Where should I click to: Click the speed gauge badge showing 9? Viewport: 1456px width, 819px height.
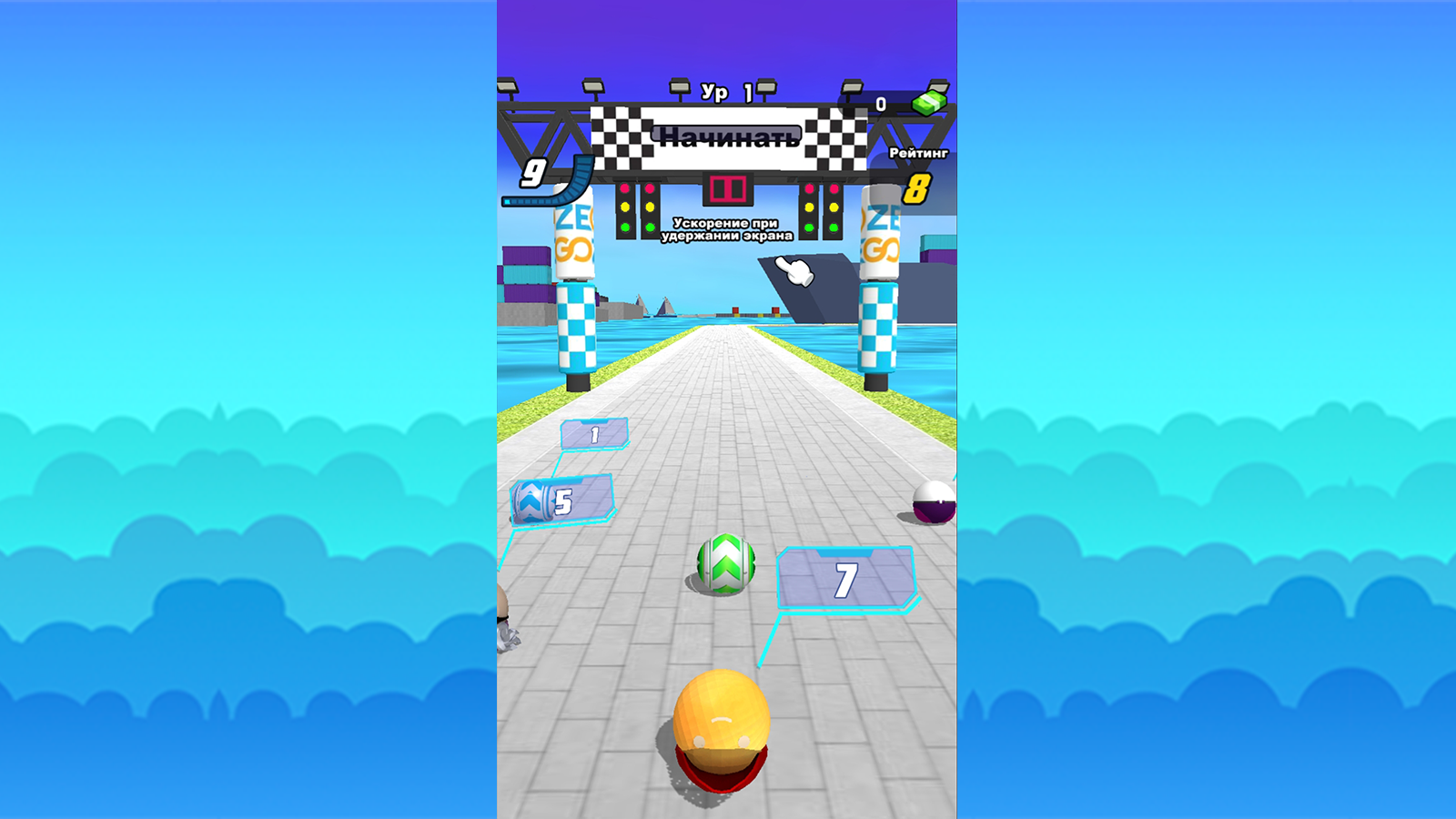click(x=532, y=173)
